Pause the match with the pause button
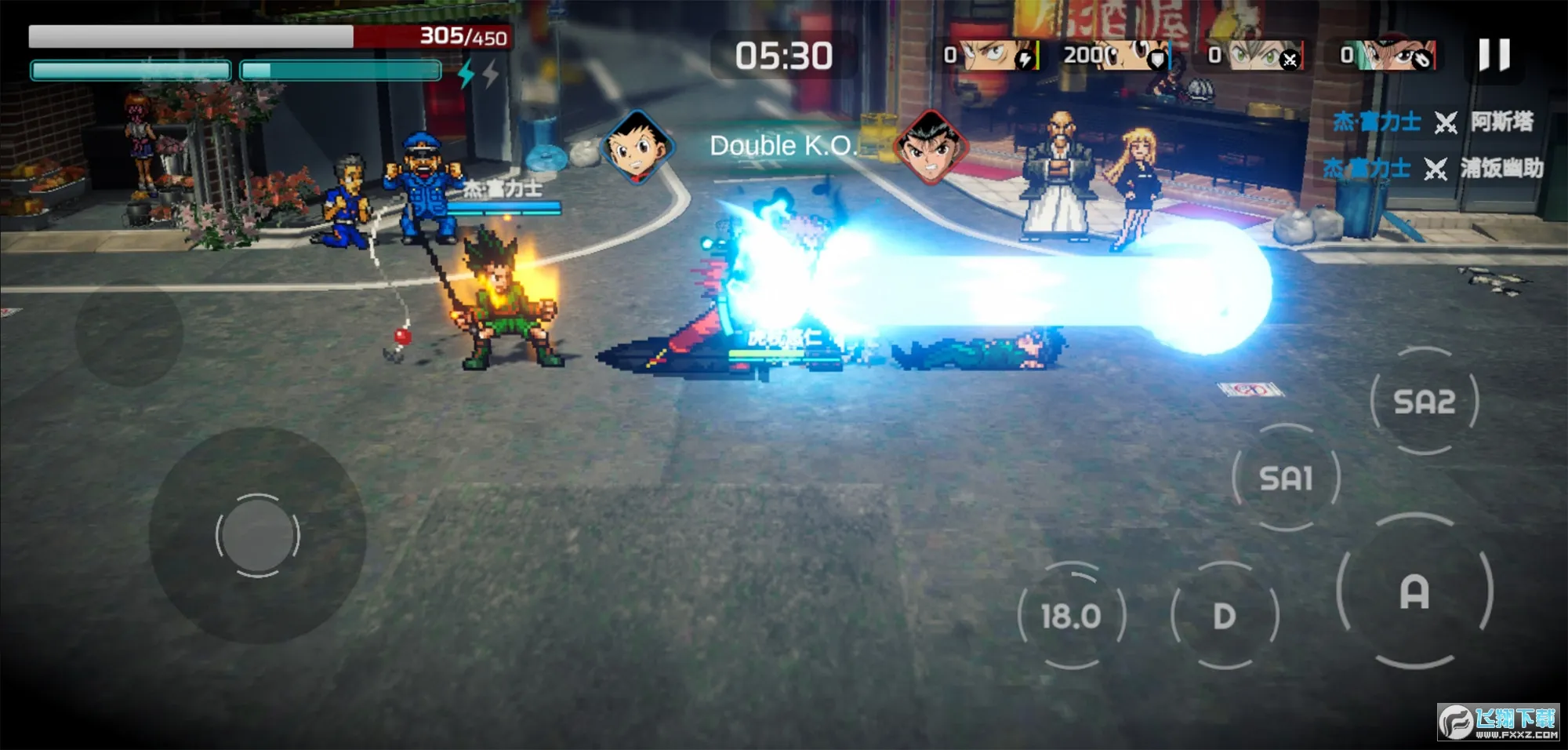 click(x=1494, y=56)
